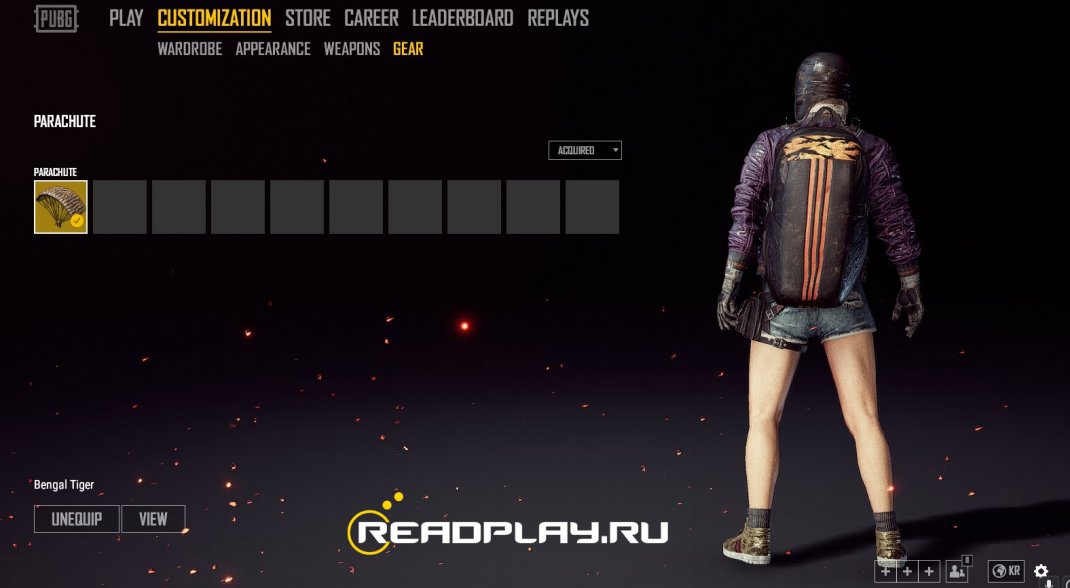The width and height of the screenshot is (1070, 588).
Task: Select the Bengal Tiger parachute slot
Action: click(x=61, y=207)
